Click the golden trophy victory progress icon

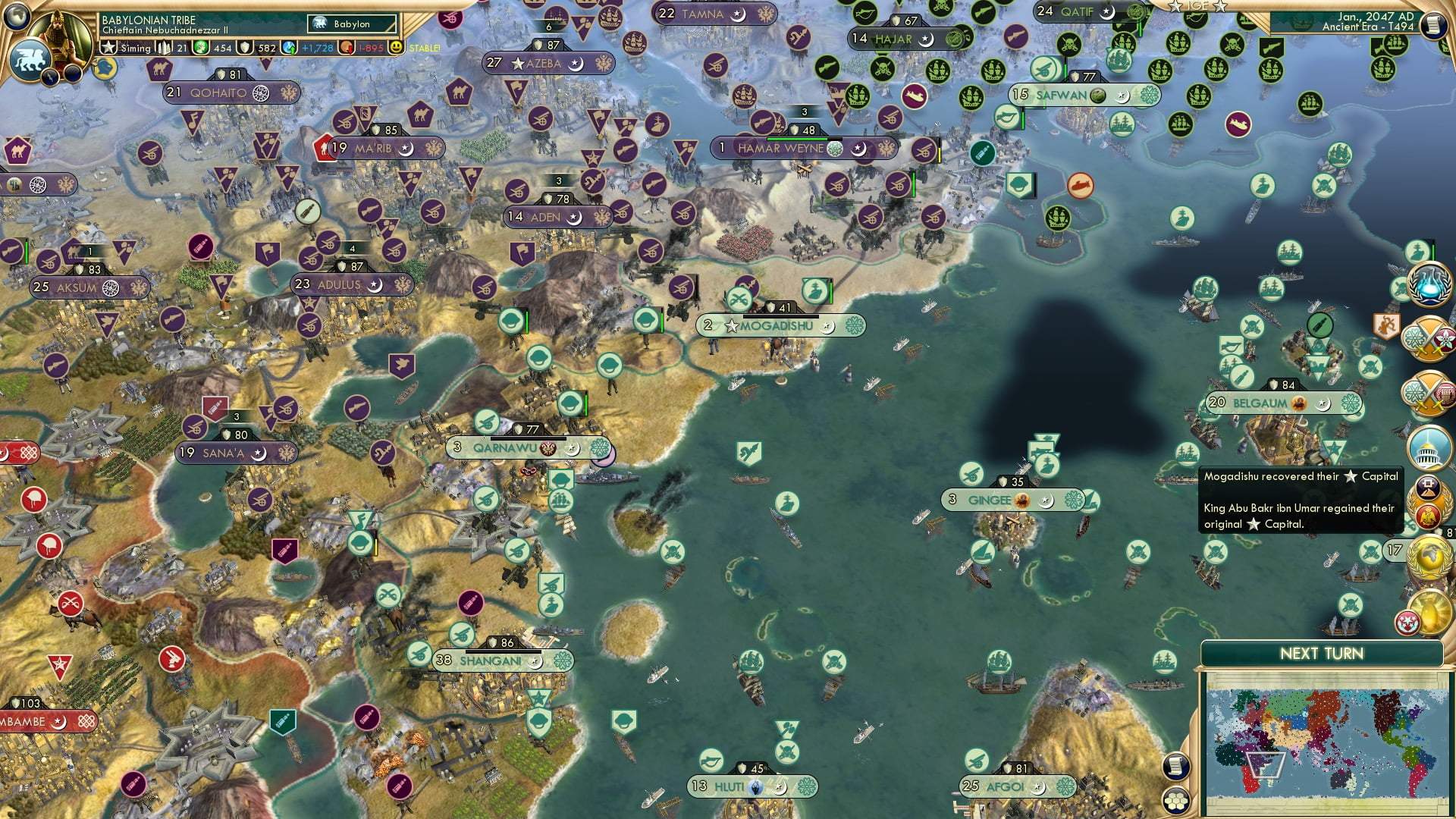point(1430,612)
